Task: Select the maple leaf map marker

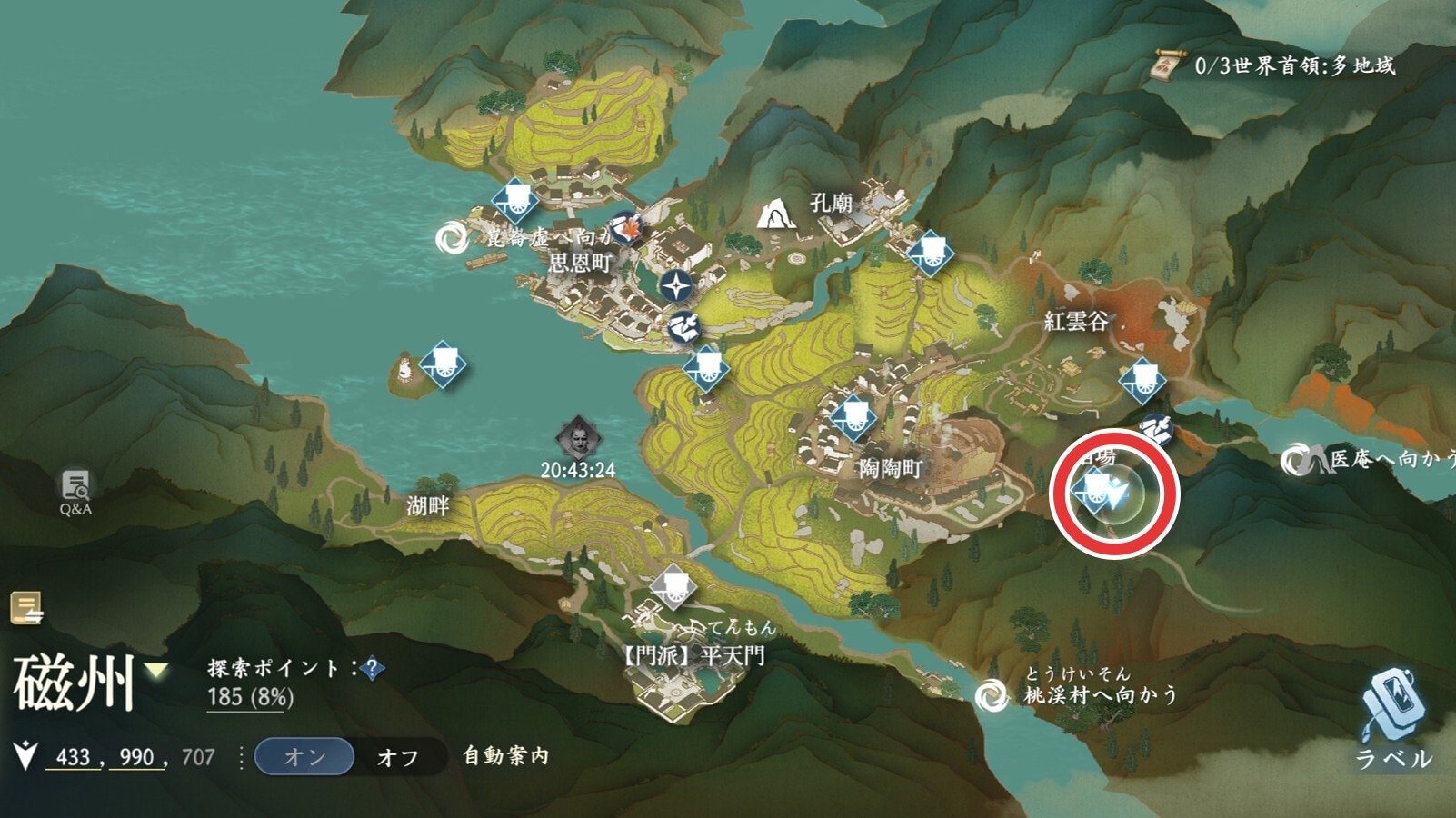Action: (626, 229)
